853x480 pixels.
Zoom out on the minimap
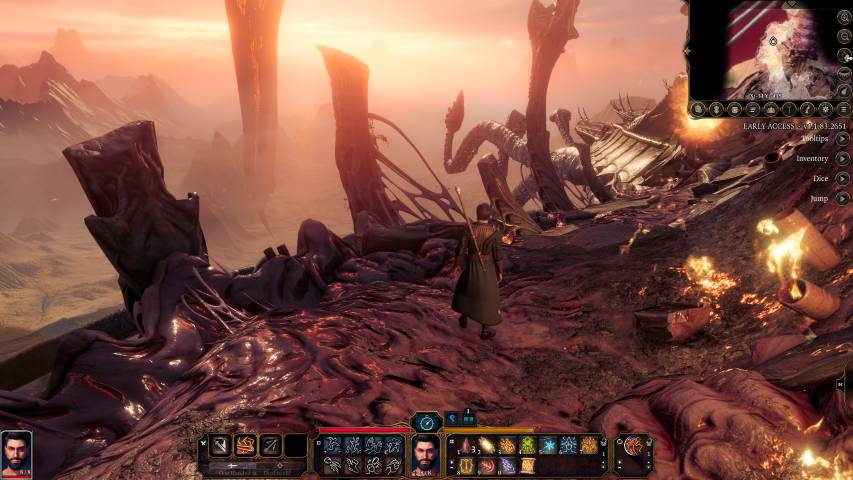844,36
